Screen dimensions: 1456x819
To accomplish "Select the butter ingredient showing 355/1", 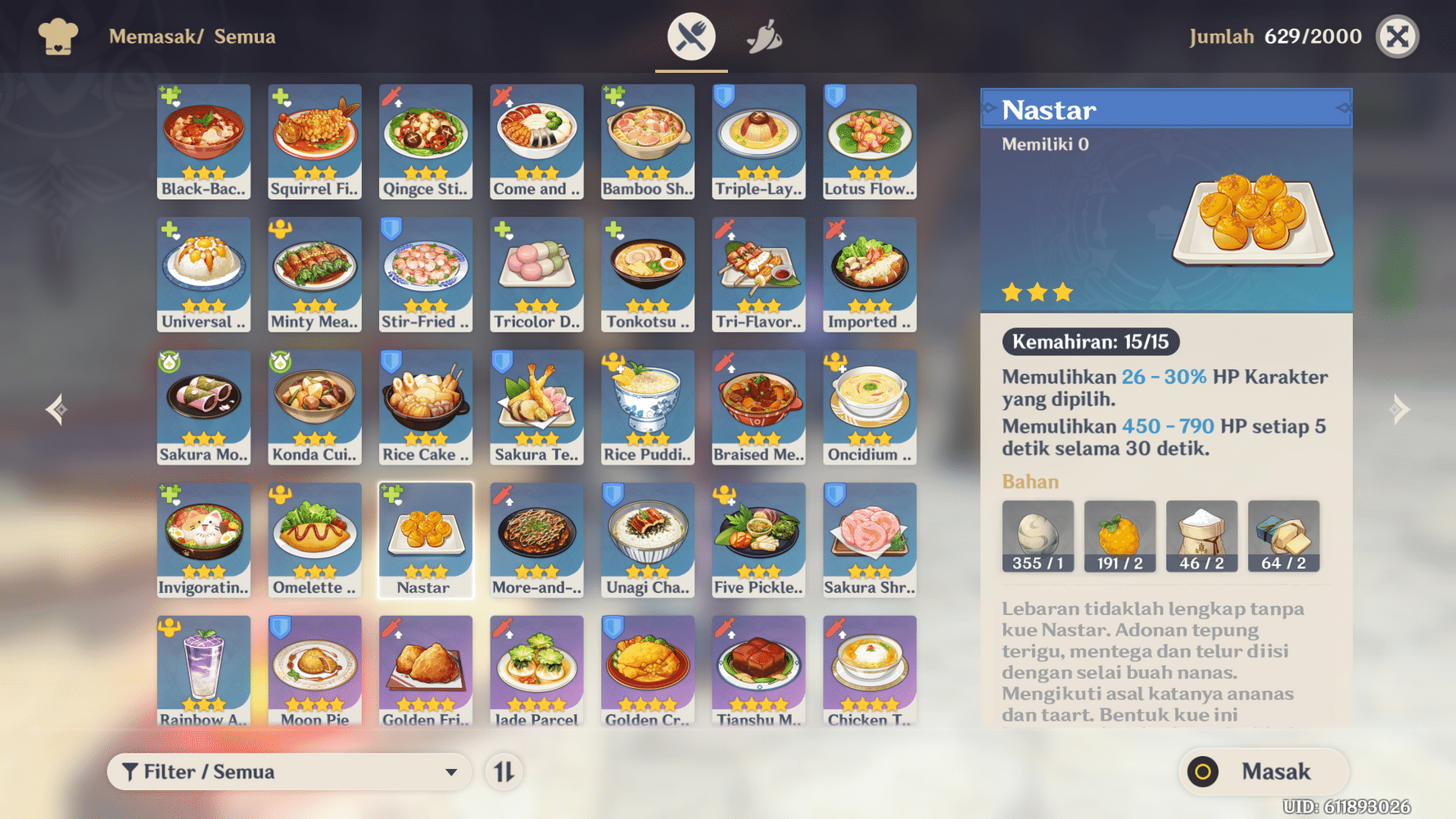I will point(1038,536).
